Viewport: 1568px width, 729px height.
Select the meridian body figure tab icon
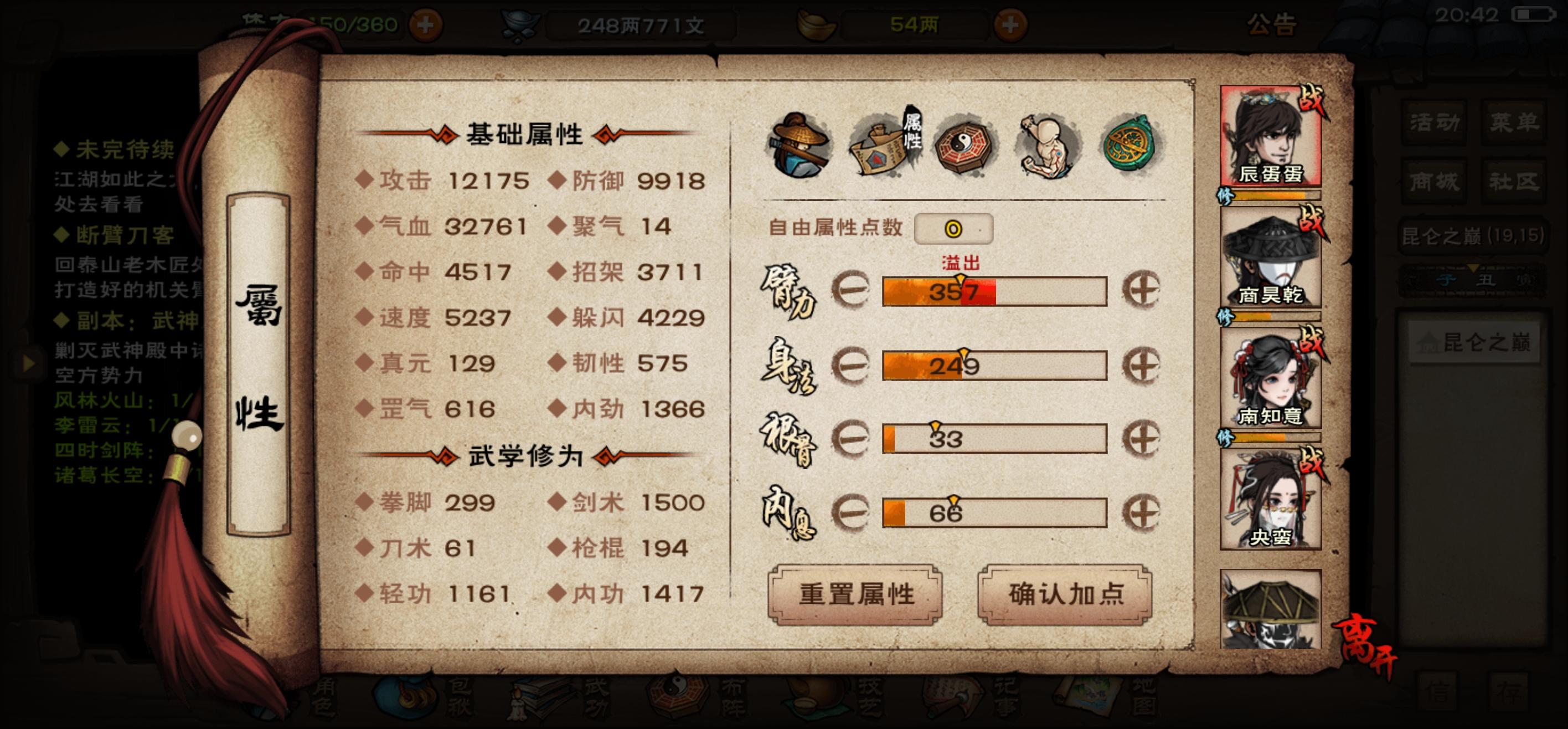1045,146
